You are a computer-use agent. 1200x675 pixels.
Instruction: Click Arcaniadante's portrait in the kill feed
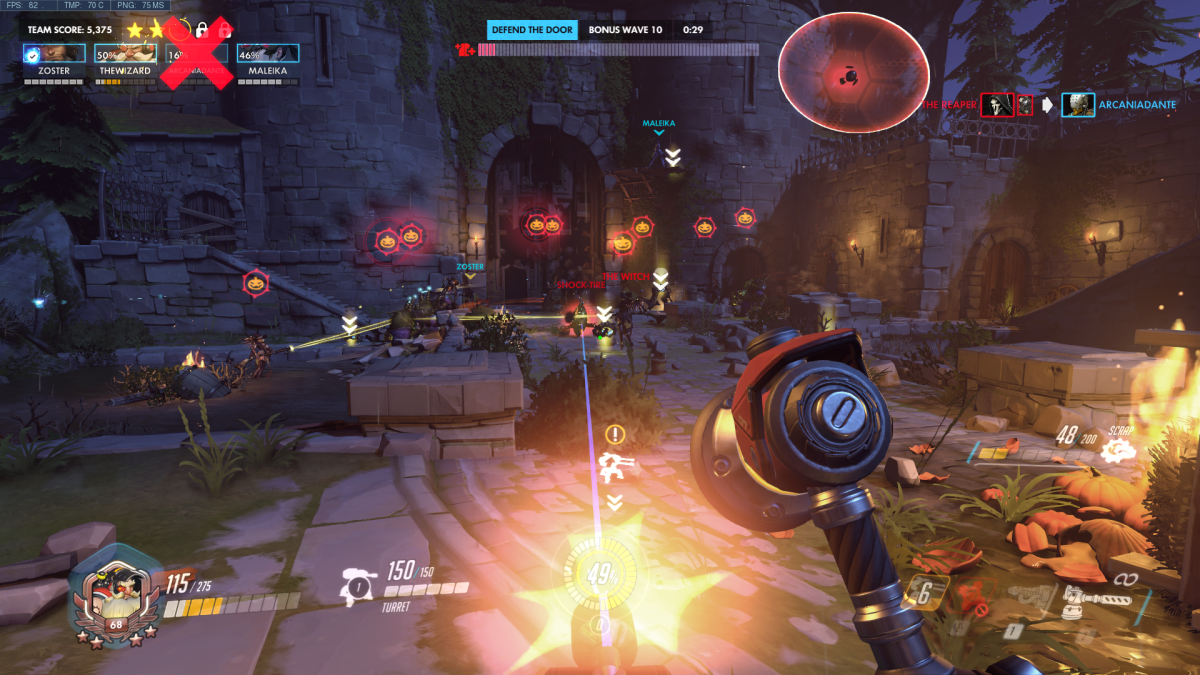pos(1077,105)
